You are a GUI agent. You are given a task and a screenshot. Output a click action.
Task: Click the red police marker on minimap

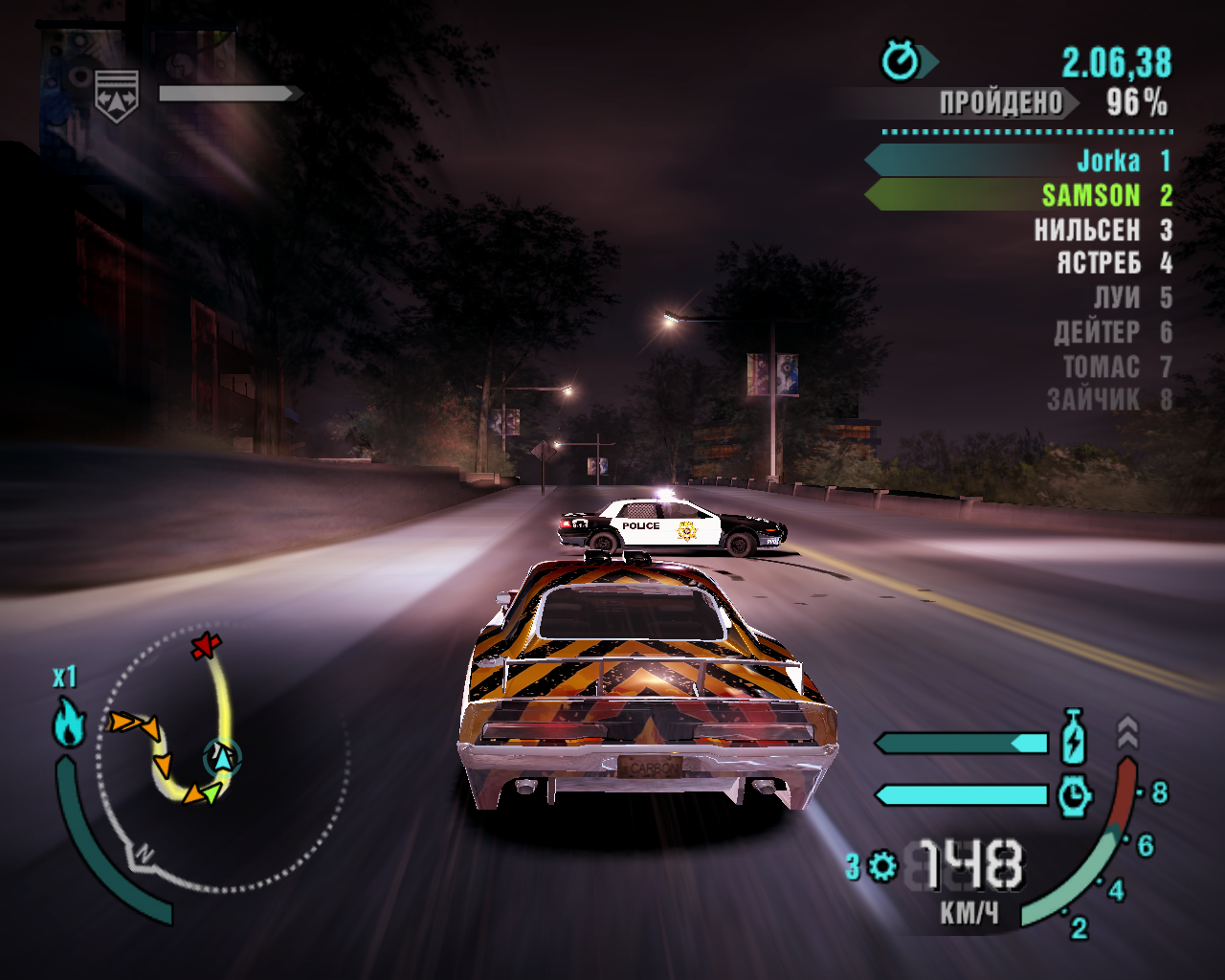[205, 646]
